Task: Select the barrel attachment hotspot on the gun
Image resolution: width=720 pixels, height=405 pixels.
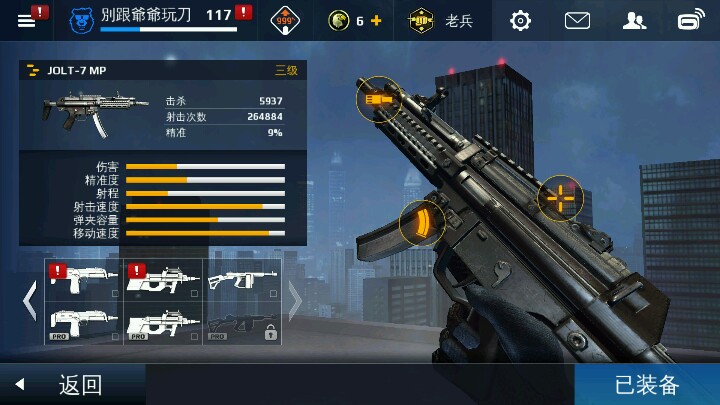Action: click(x=376, y=98)
